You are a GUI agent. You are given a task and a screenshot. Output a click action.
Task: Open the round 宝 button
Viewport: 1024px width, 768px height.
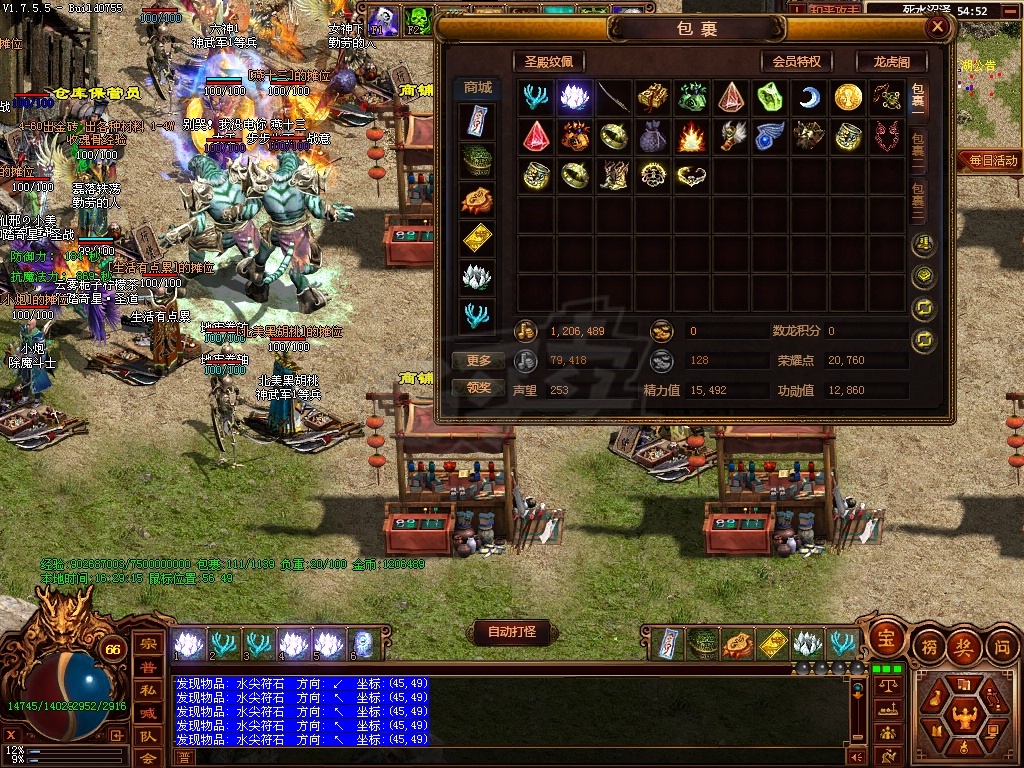[885, 636]
